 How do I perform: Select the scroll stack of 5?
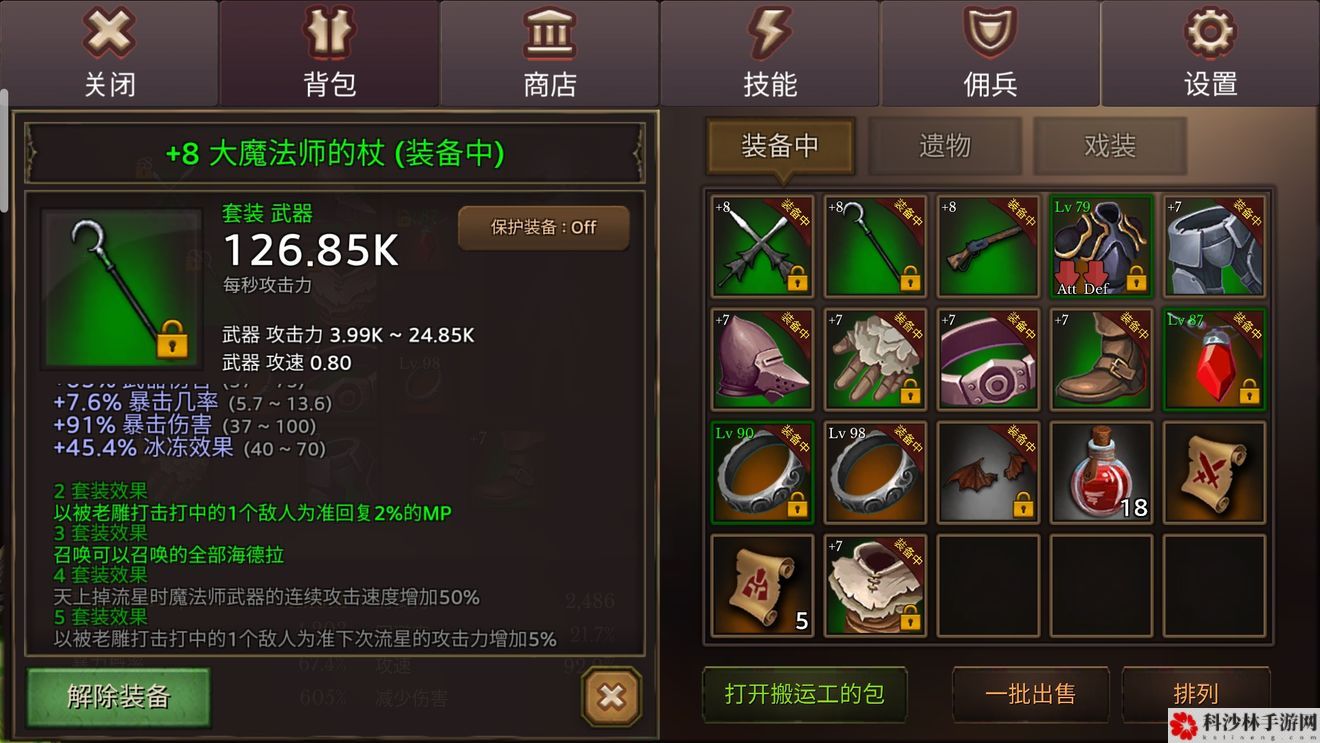point(762,586)
